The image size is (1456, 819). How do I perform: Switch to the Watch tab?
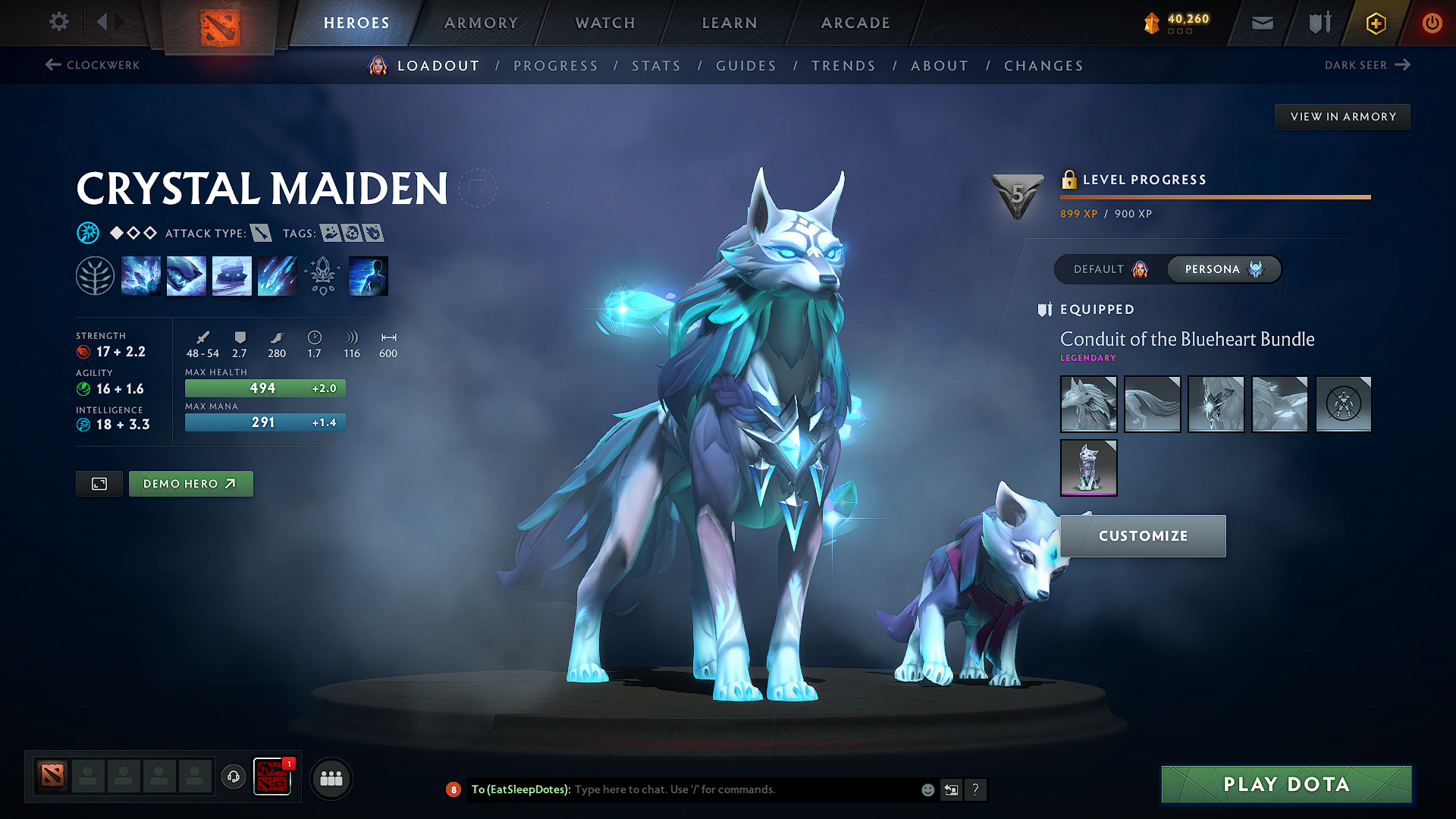point(605,23)
